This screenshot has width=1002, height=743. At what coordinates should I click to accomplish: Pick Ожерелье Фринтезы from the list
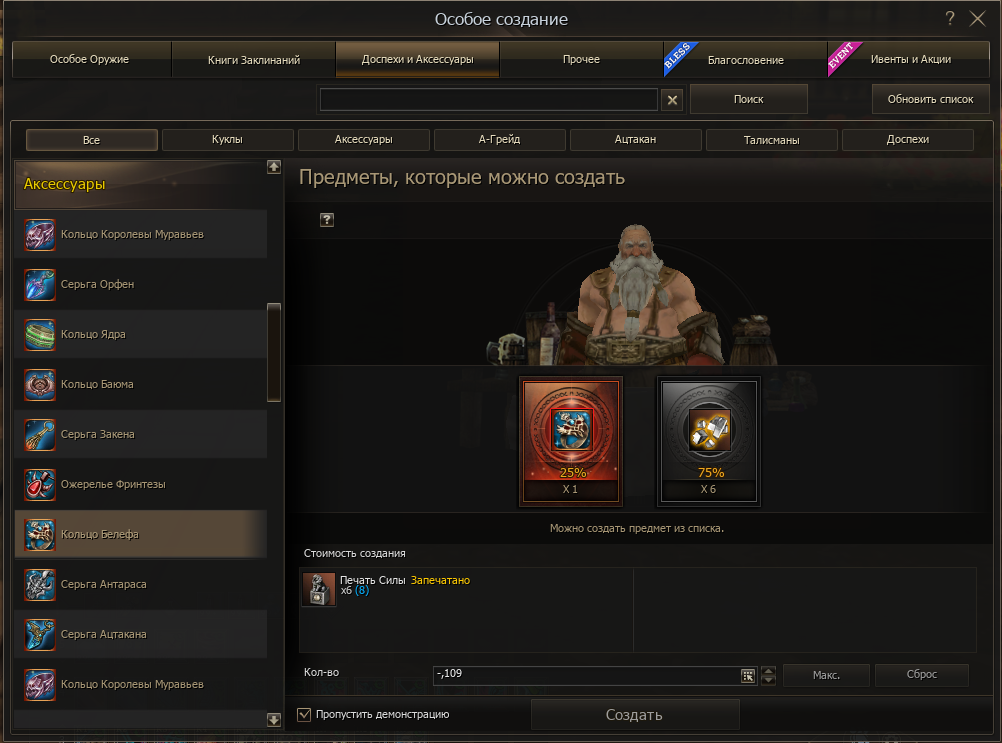pyautogui.click(x=140, y=484)
